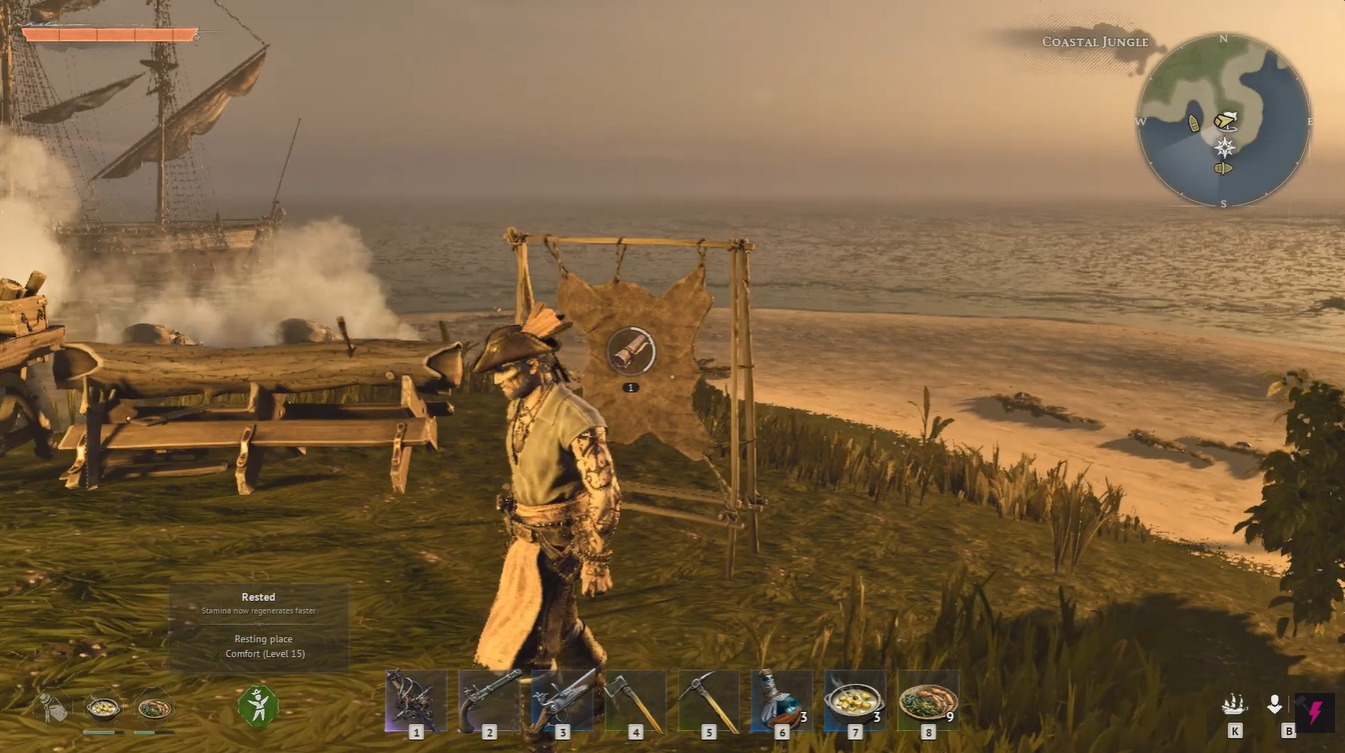The height and width of the screenshot is (753, 1345).
Task: Equip the flintlock pistol in slot 2
Action: (x=487, y=700)
